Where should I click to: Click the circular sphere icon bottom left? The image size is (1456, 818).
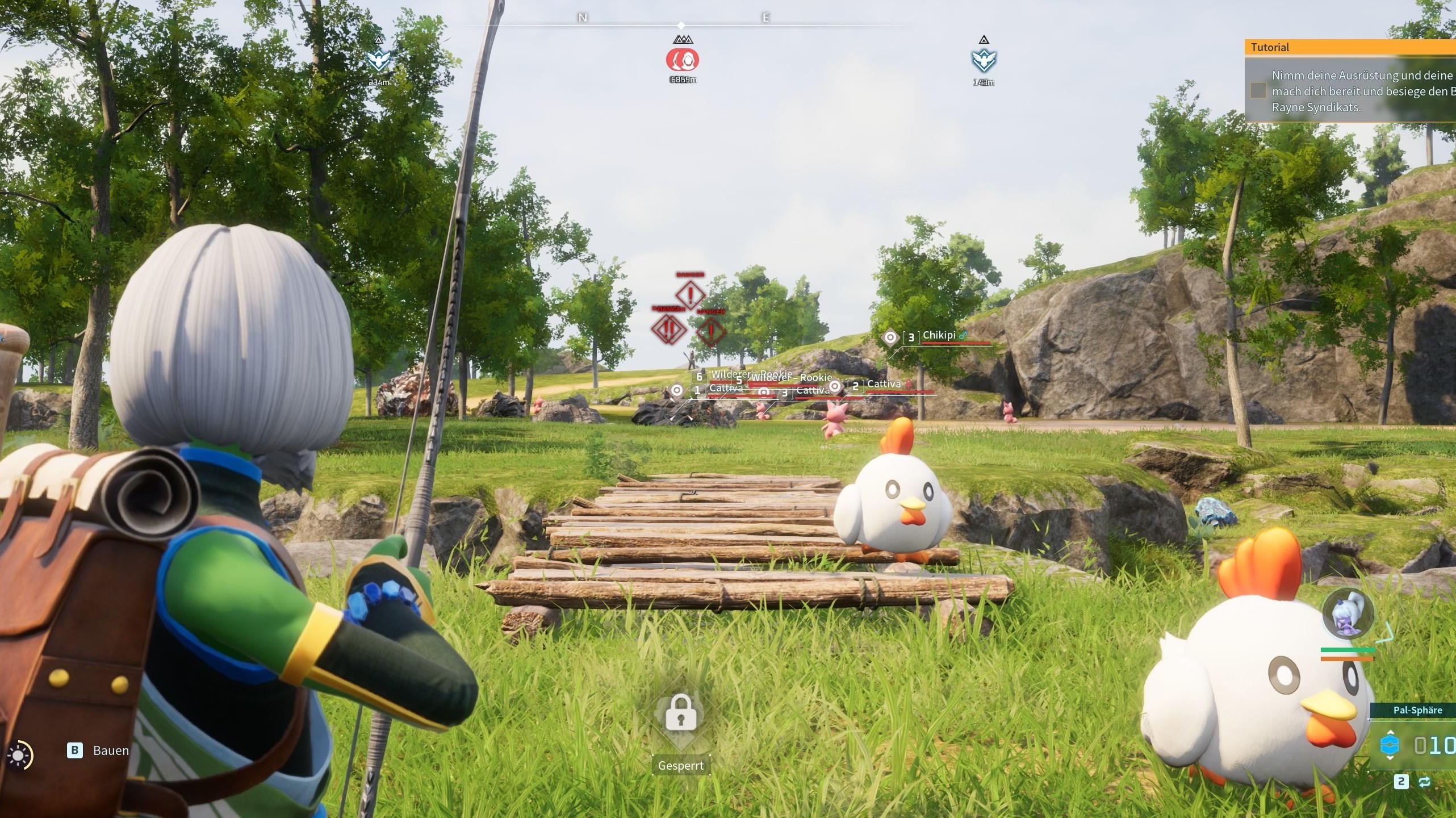[22, 756]
